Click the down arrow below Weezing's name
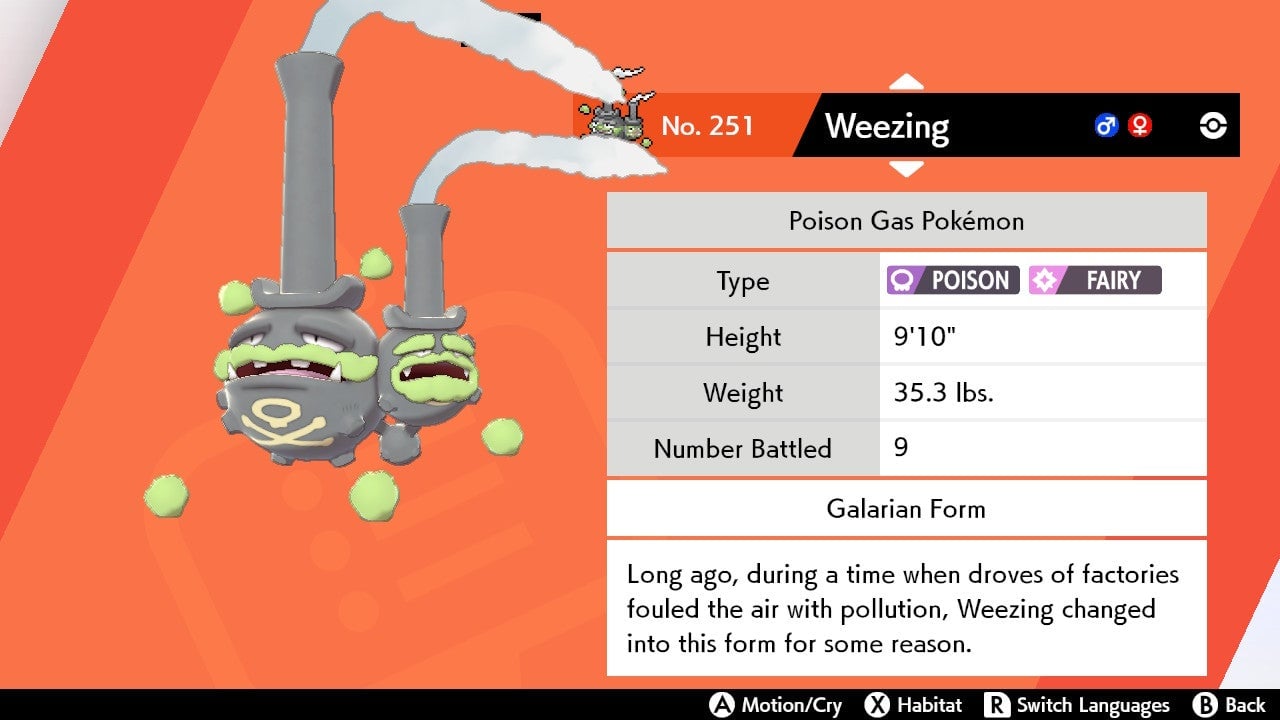1280x720 pixels. click(906, 170)
